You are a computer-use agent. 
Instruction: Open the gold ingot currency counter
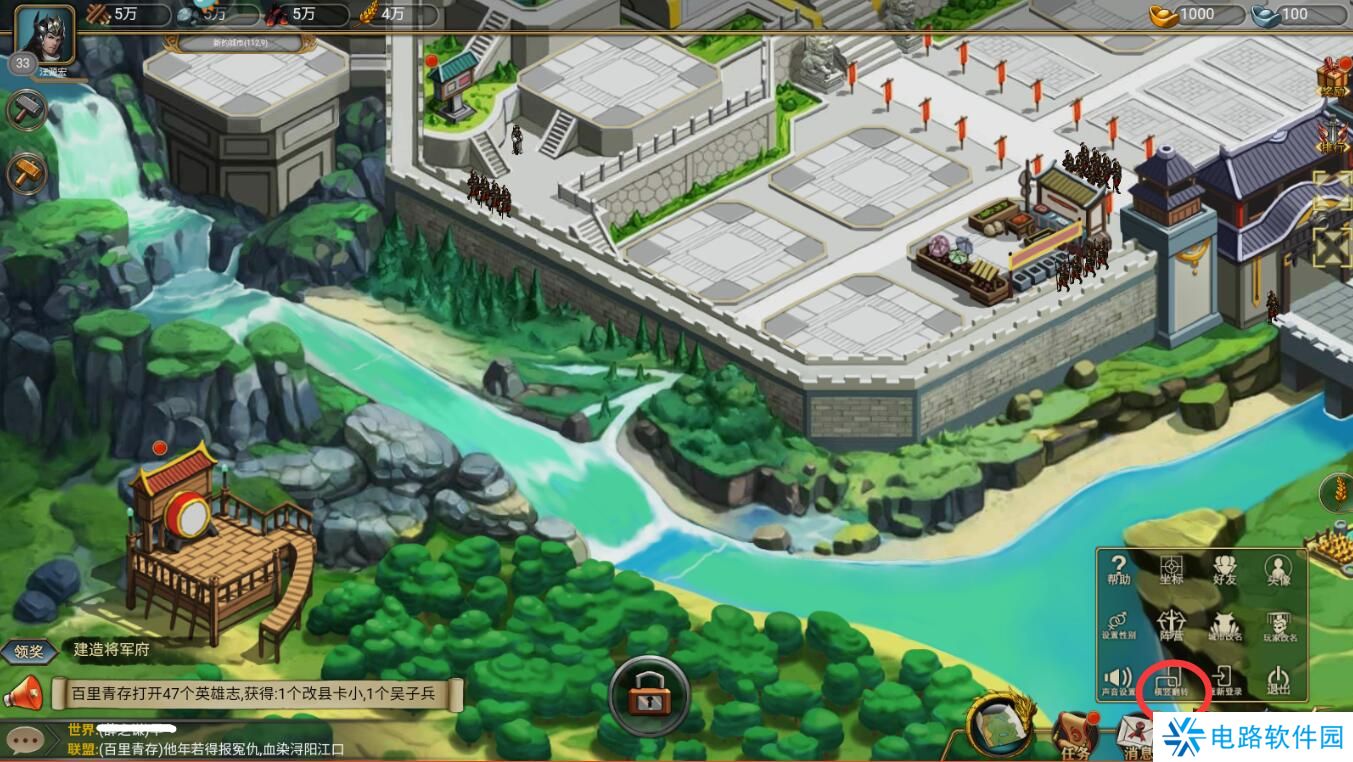(1196, 15)
